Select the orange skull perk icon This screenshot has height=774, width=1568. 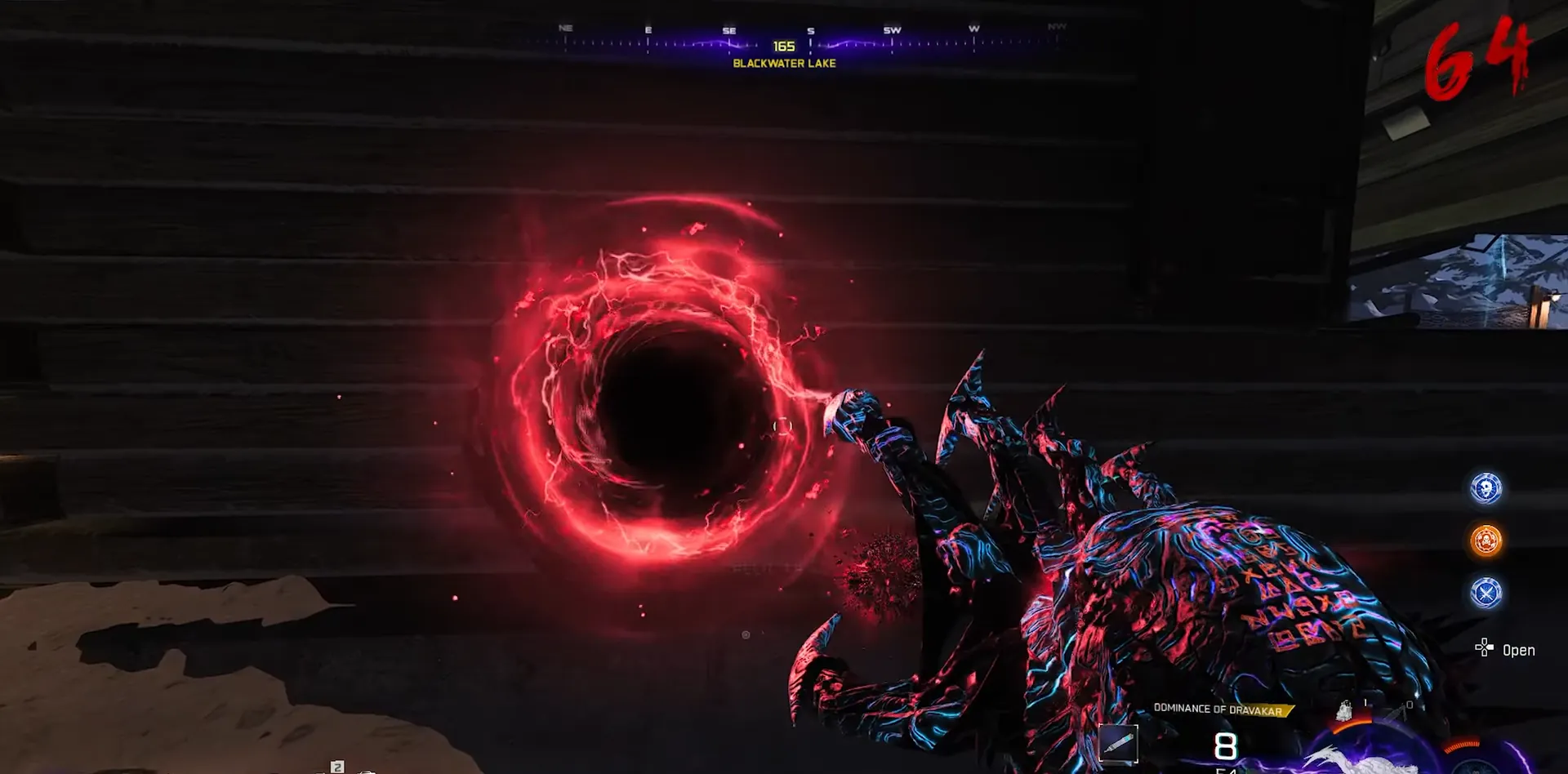pyautogui.click(x=1486, y=540)
